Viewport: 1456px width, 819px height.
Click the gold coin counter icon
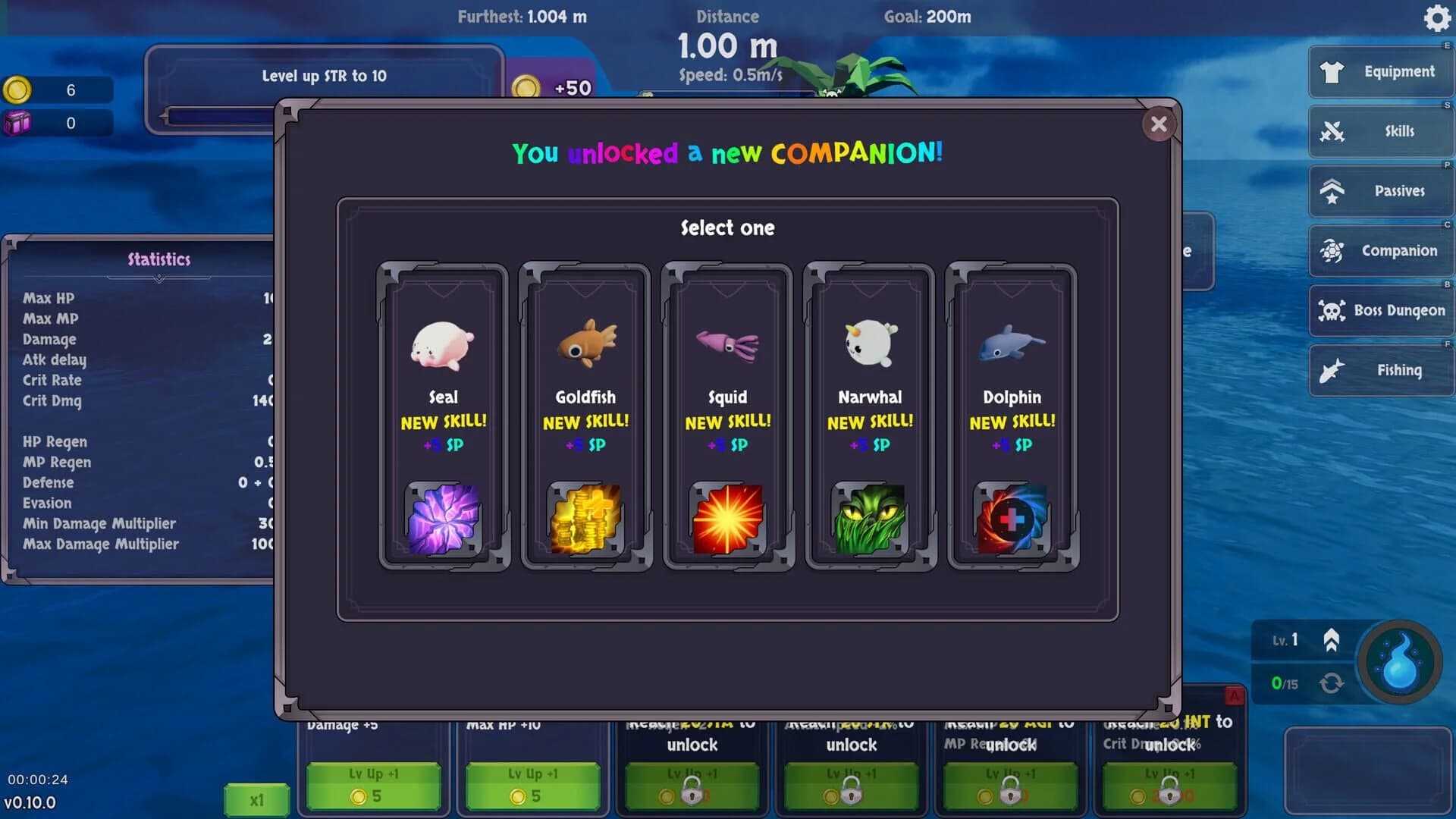[x=17, y=89]
